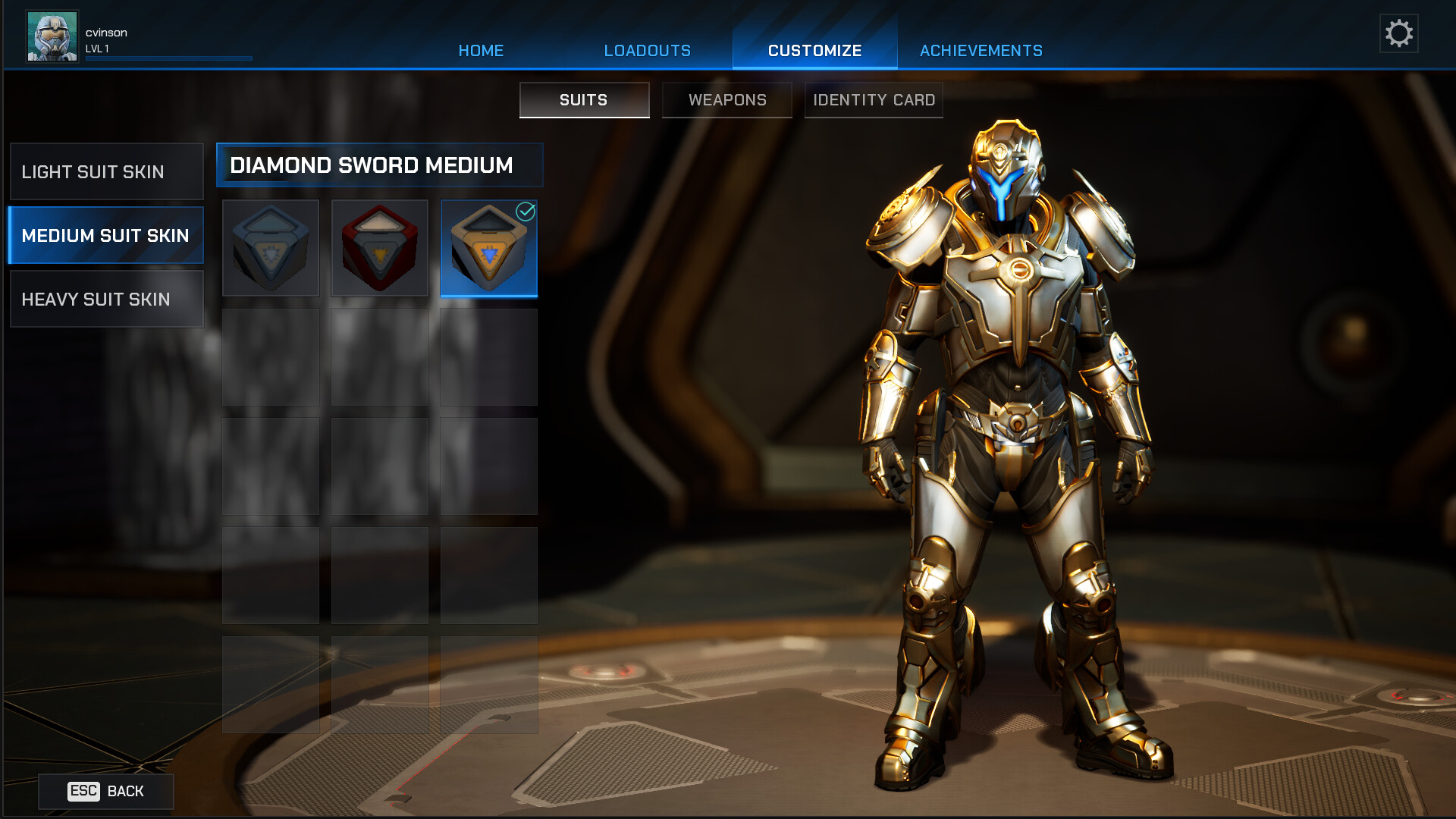This screenshot has width=1456, height=819.
Task: Select the gold suit skin with checkmark
Action: [489, 249]
